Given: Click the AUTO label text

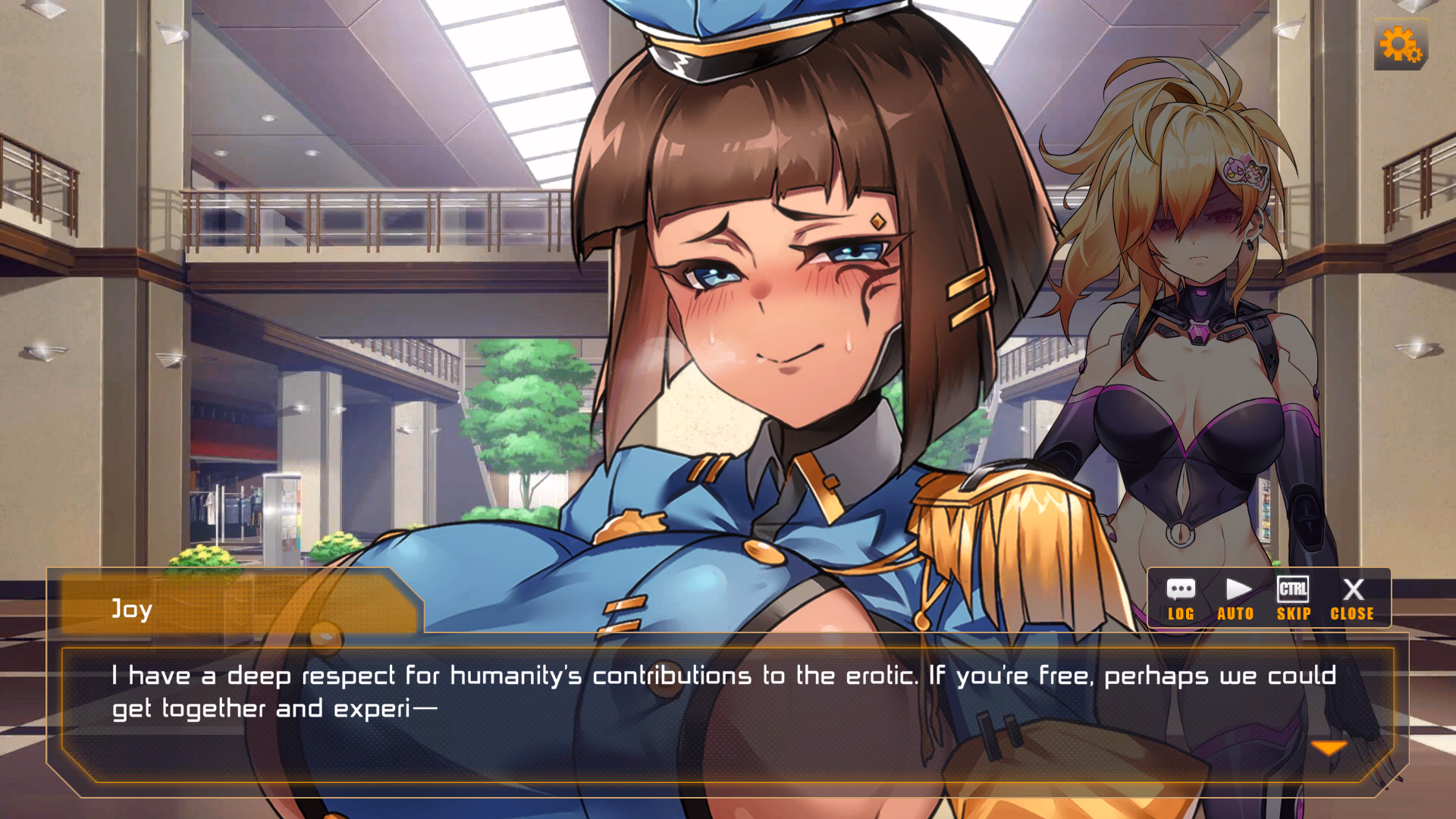Looking at the screenshot, I should [x=1237, y=613].
